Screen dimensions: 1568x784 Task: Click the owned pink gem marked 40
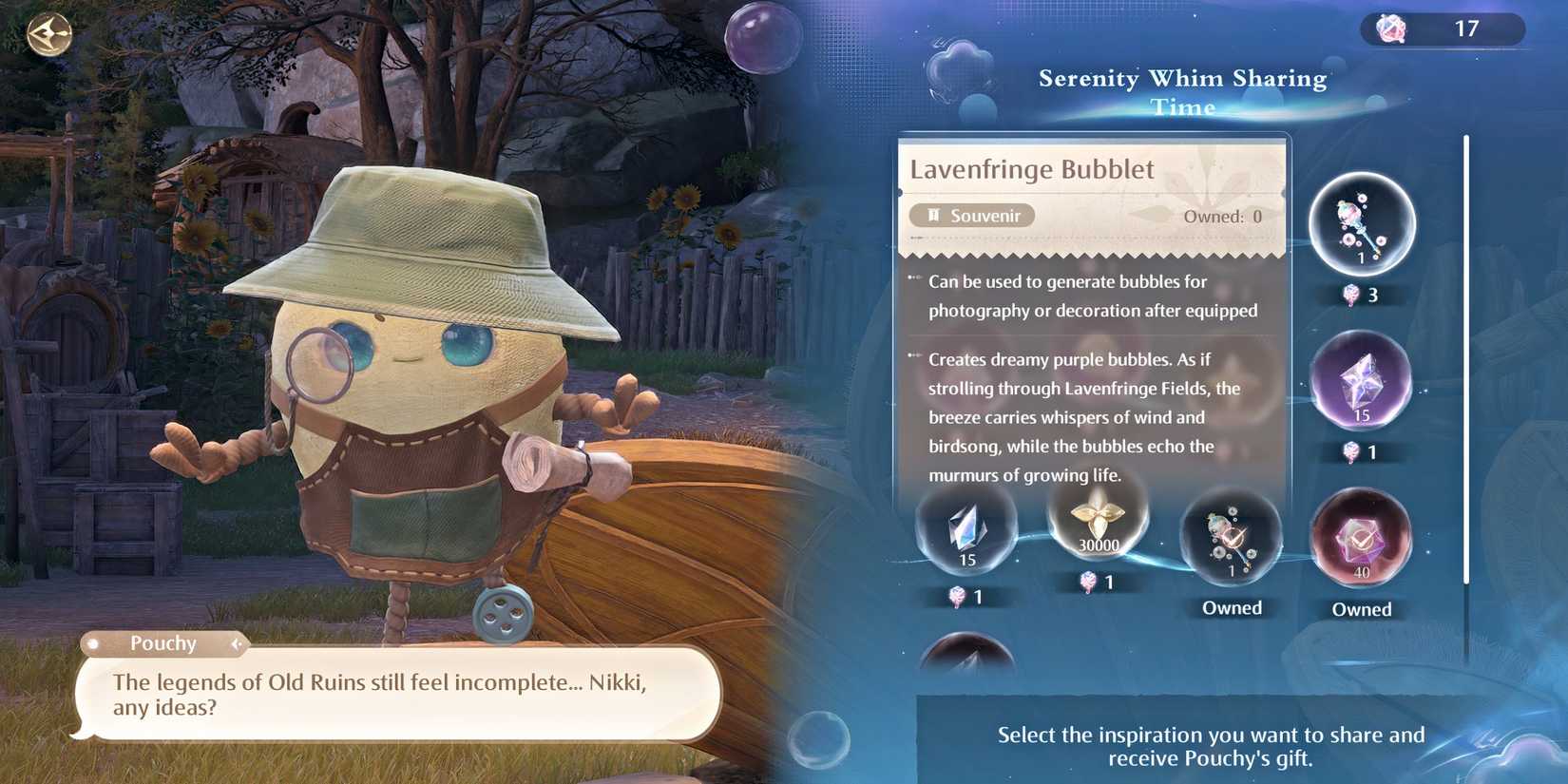(1361, 542)
